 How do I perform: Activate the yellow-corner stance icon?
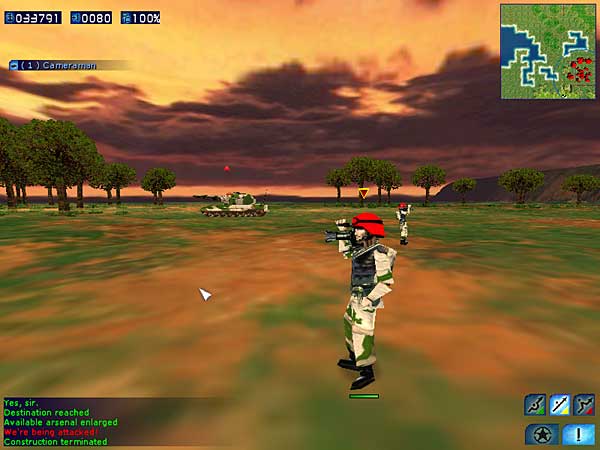click(560, 404)
